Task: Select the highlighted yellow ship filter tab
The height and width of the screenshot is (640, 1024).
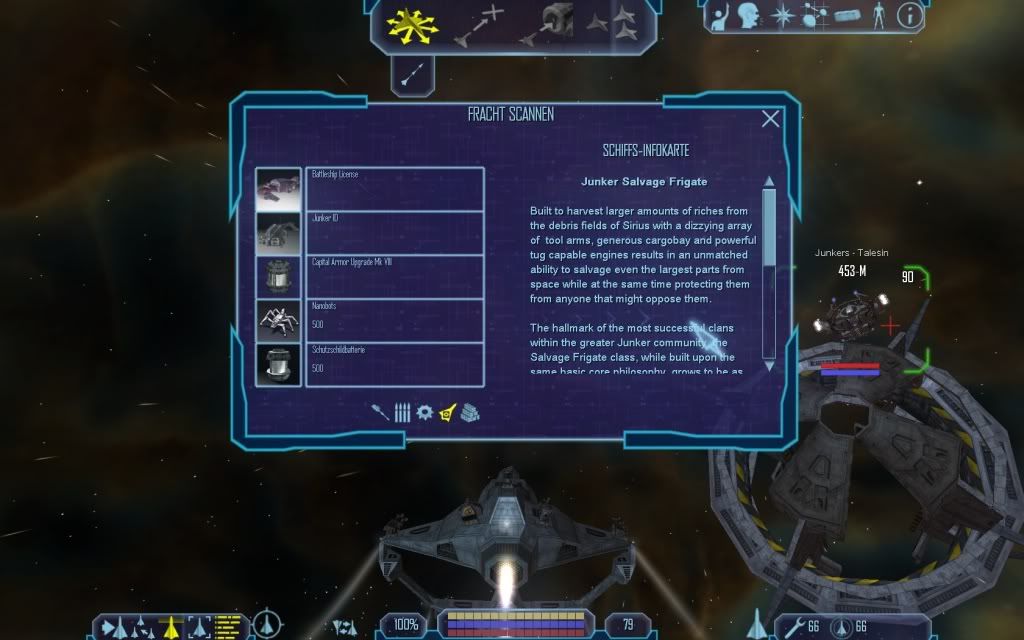Action: [448, 412]
